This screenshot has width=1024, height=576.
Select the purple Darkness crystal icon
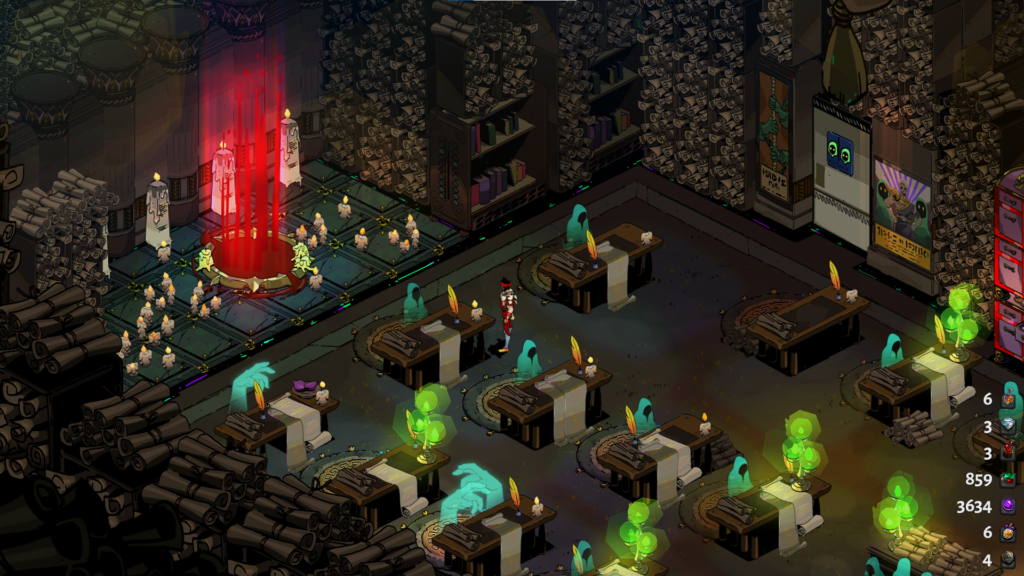tap(1010, 506)
